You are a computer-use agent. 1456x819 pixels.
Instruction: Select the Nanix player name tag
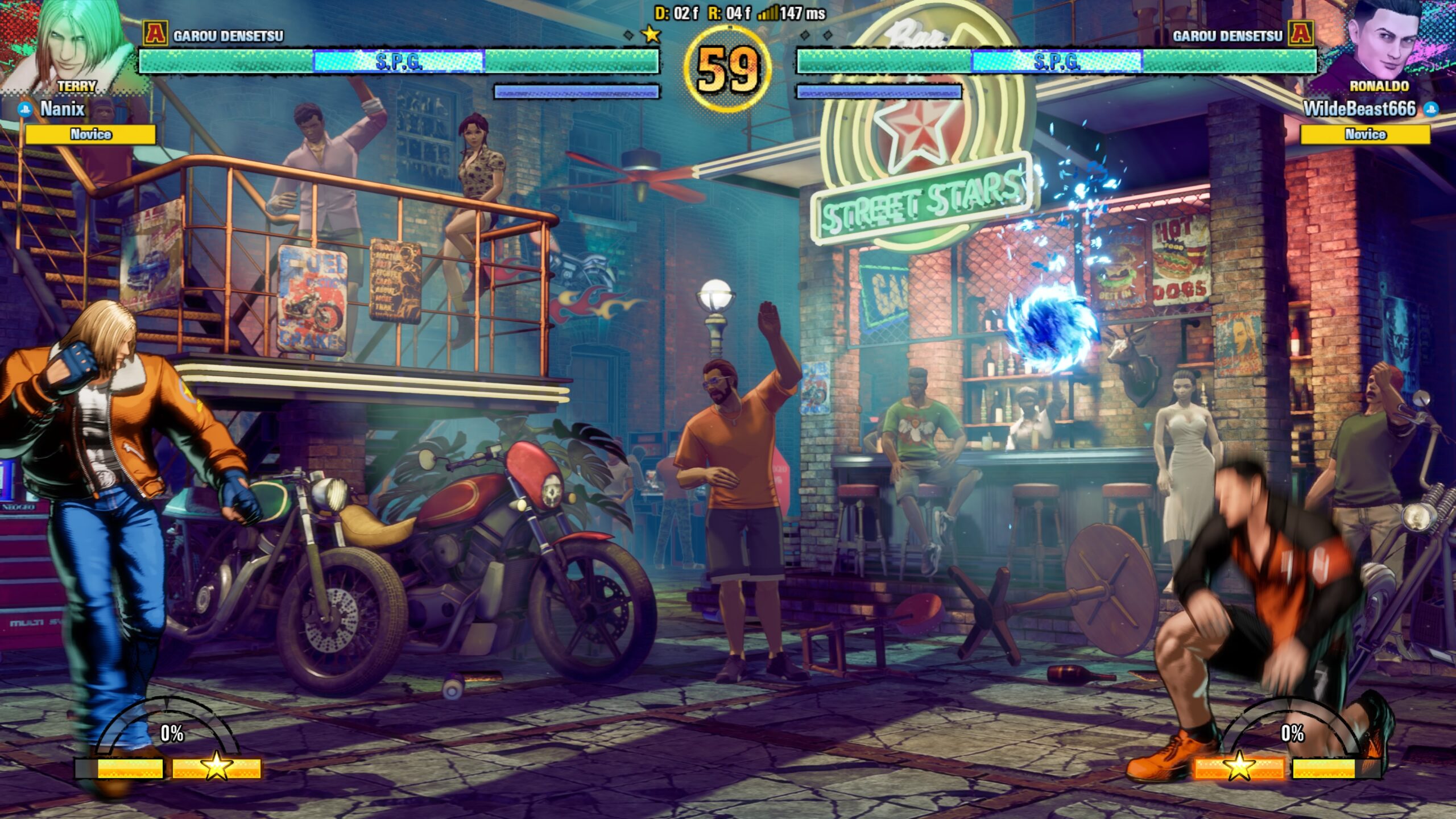point(62,109)
